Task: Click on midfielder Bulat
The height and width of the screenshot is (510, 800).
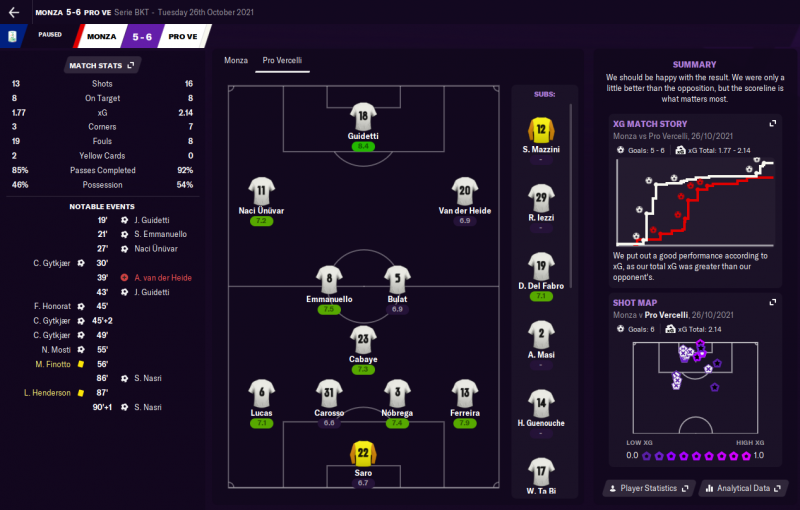Action: 397,279
